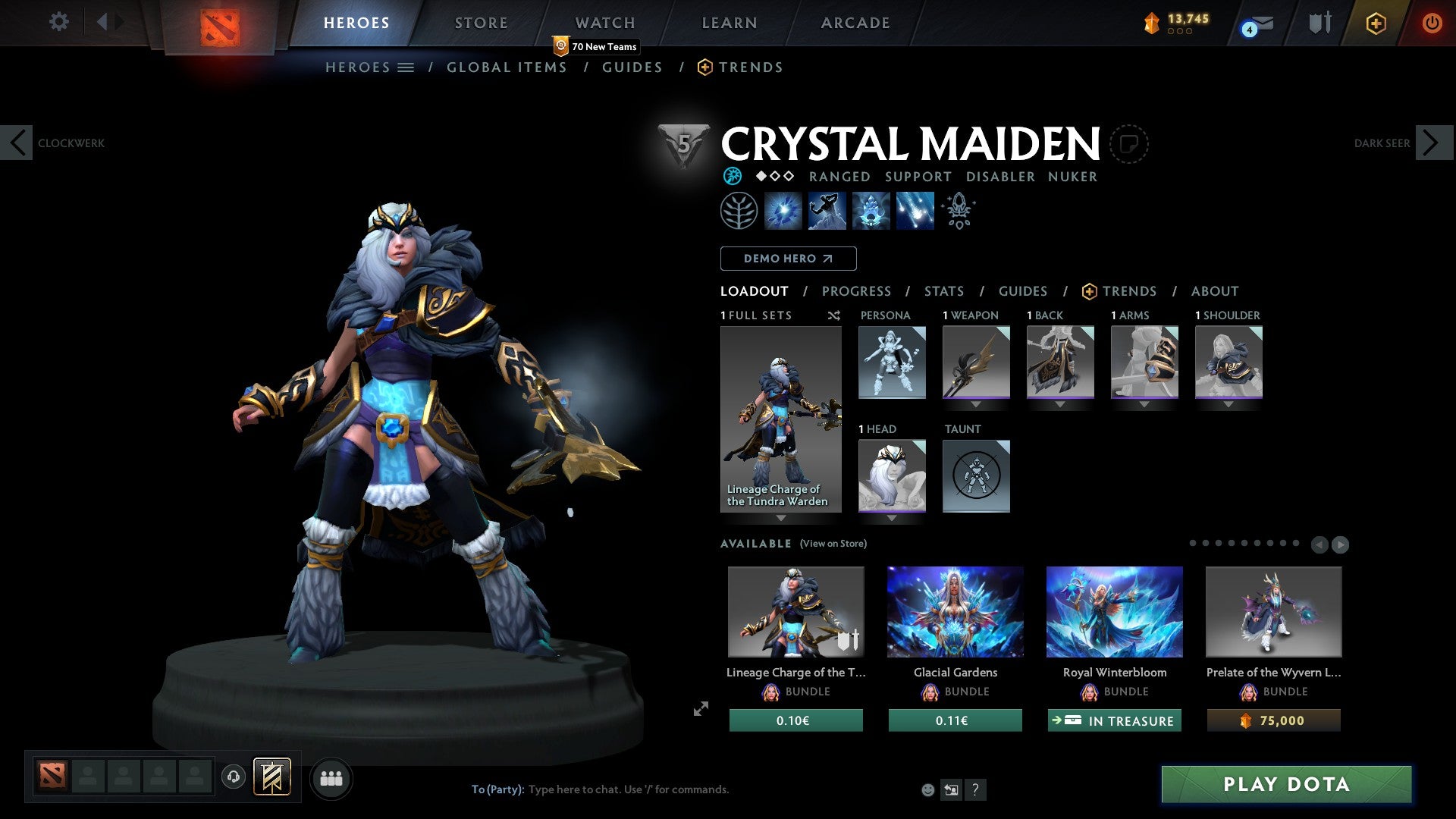This screenshot has width=1456, height=819.
Task: Open the friends list icon
Action: coord(331,778)
